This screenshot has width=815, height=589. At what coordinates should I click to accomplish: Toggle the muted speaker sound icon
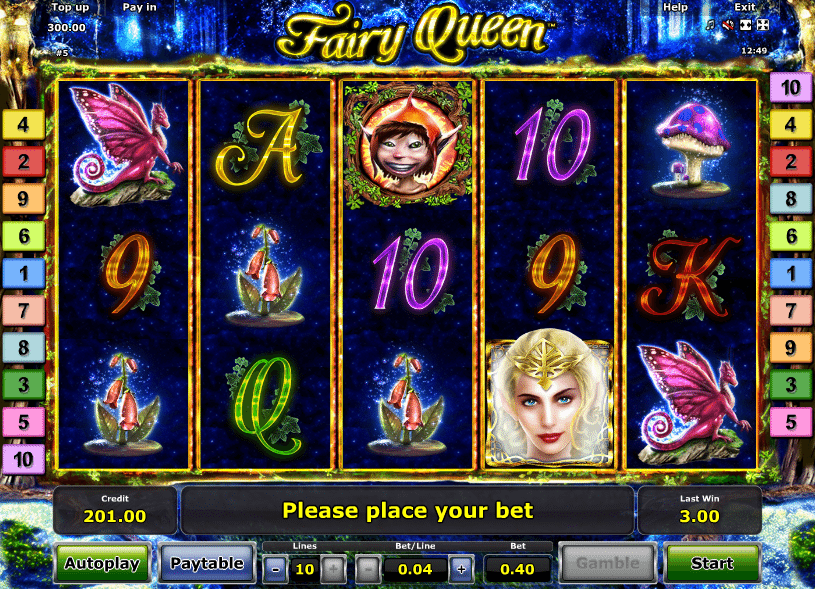(728, 25)
